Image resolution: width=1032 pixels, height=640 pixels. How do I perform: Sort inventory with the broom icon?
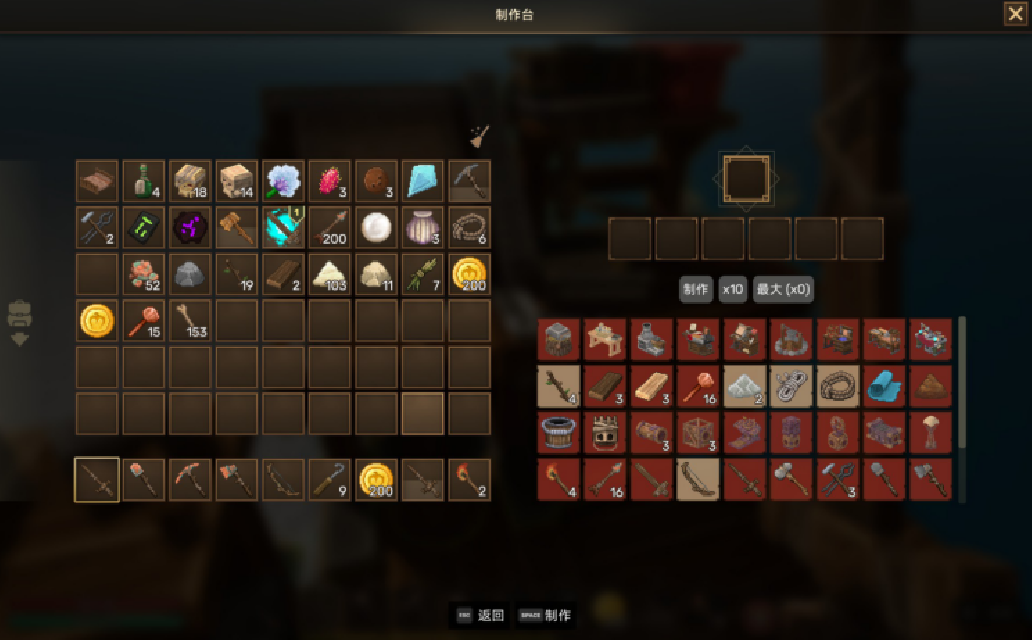(x=480, y=136)
